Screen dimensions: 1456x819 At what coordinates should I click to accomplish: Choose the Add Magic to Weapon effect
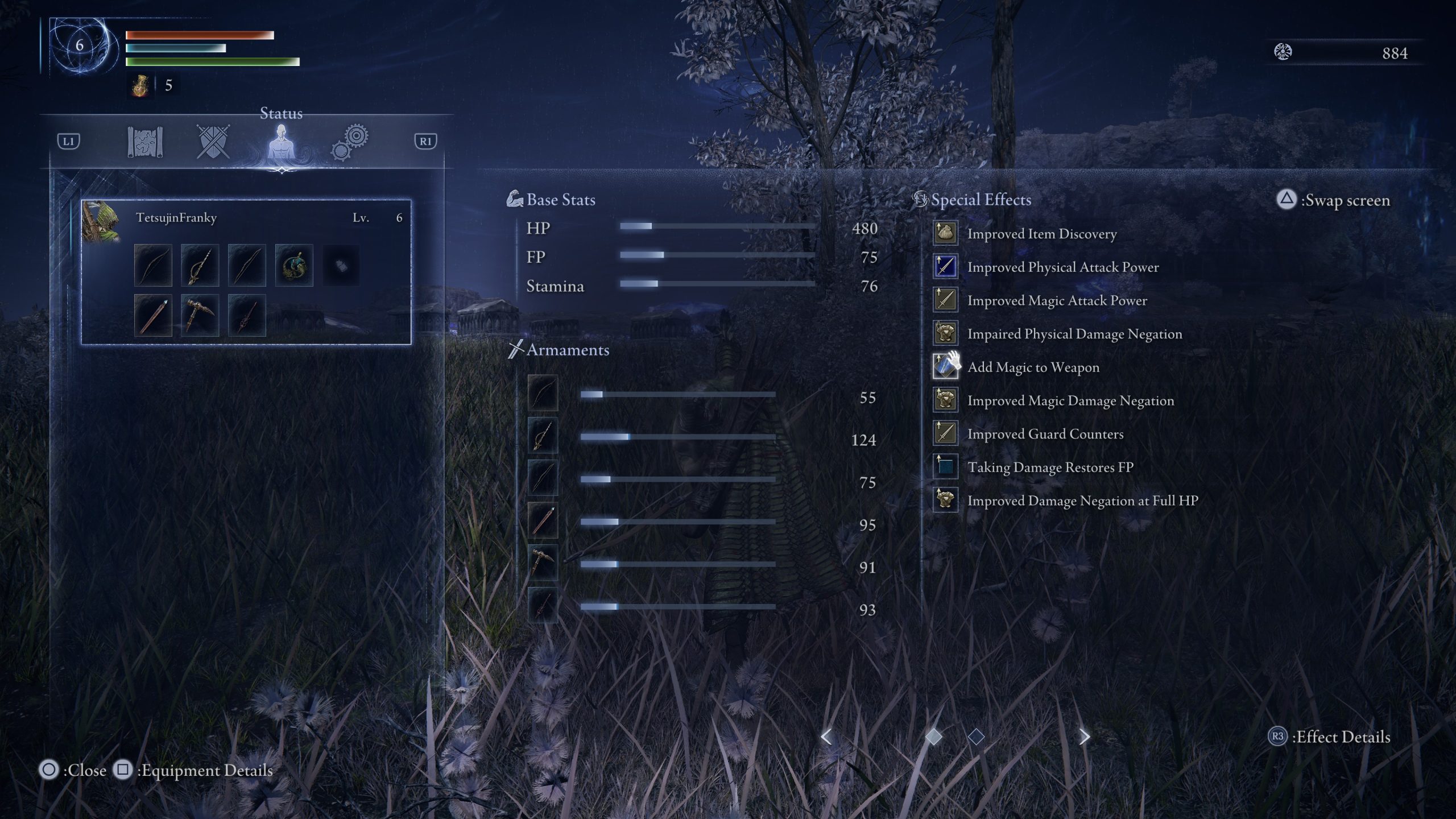pyautogui.click(x=1033, y=367)
